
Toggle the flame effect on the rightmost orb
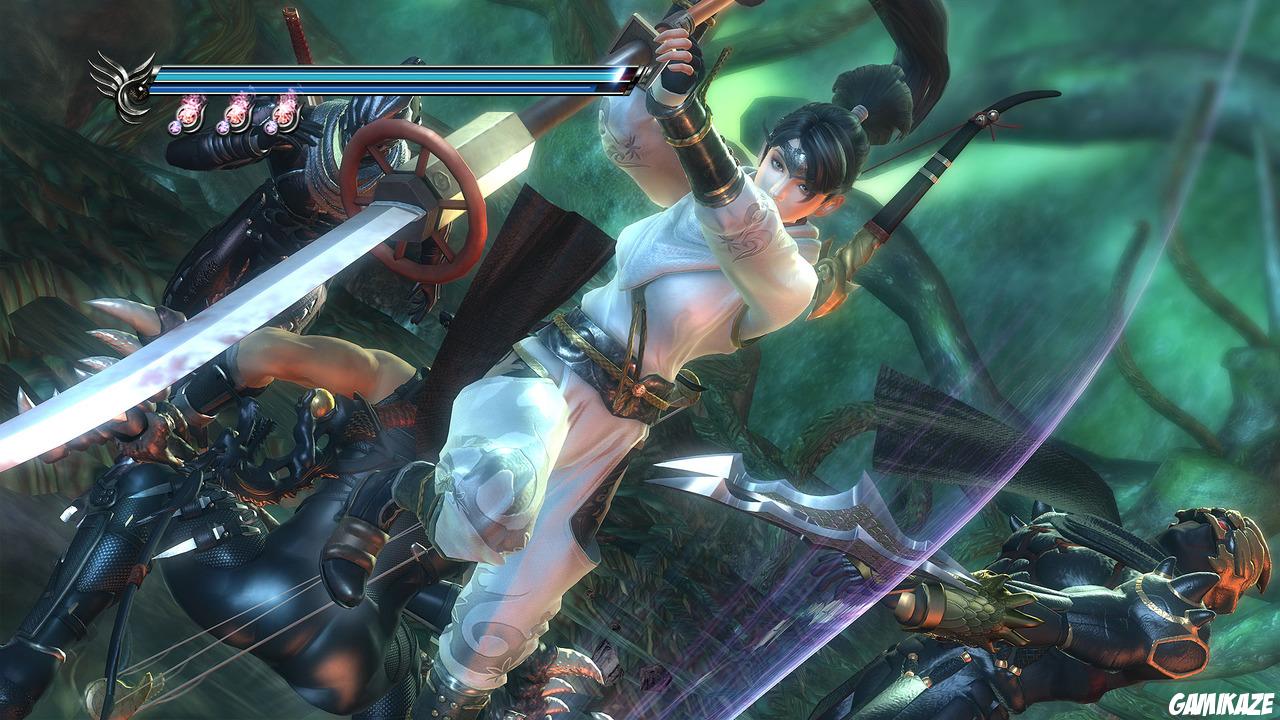coord(288,103)
